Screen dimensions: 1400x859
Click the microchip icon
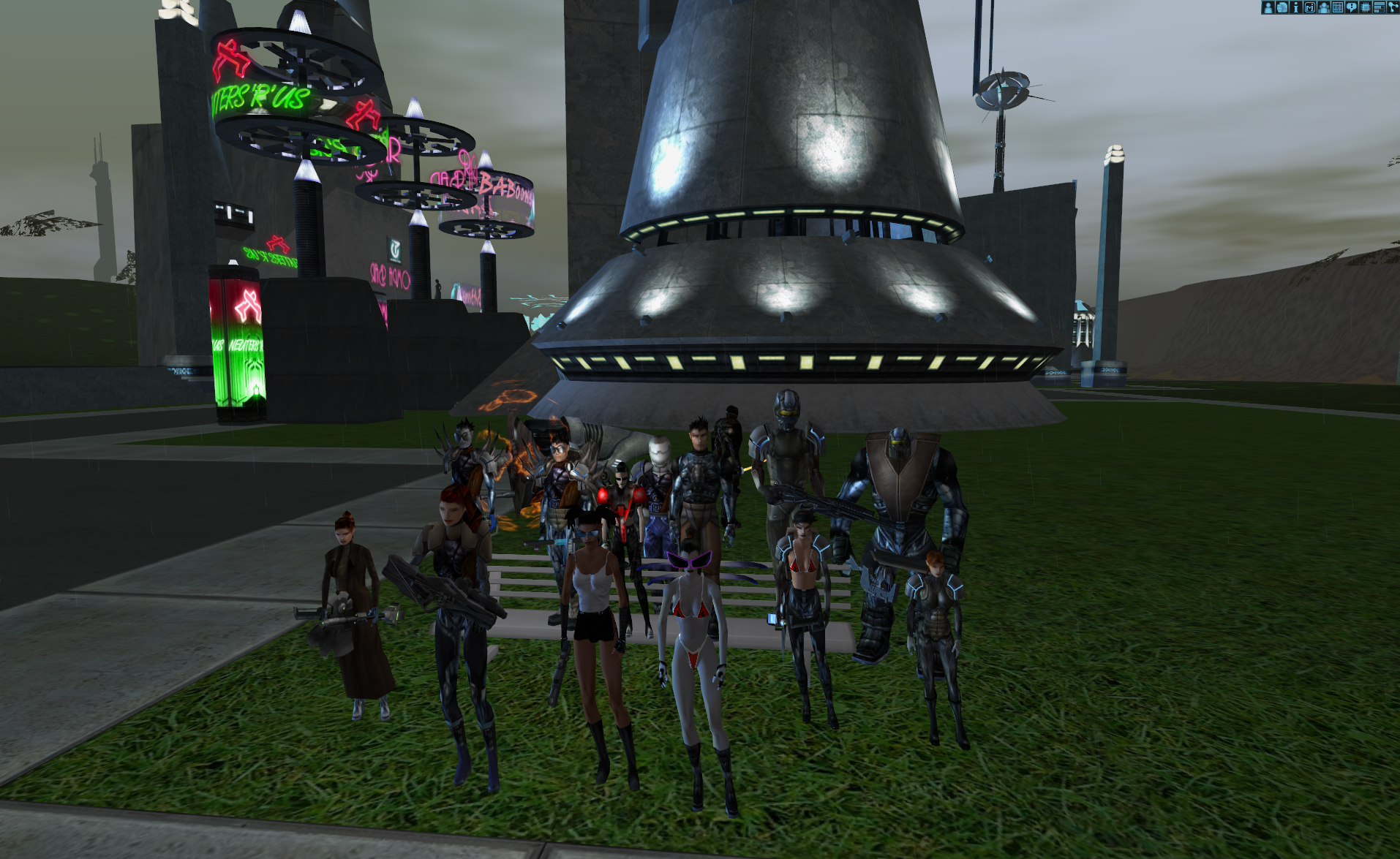pos(1366,7)
